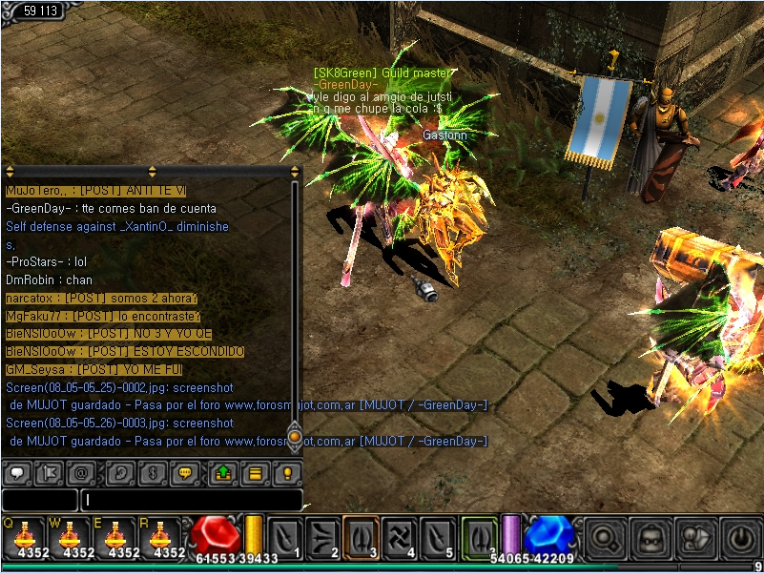Click the green up-arrow chat button
Viewport: 764px width, 573px height.
pos(222,473)
